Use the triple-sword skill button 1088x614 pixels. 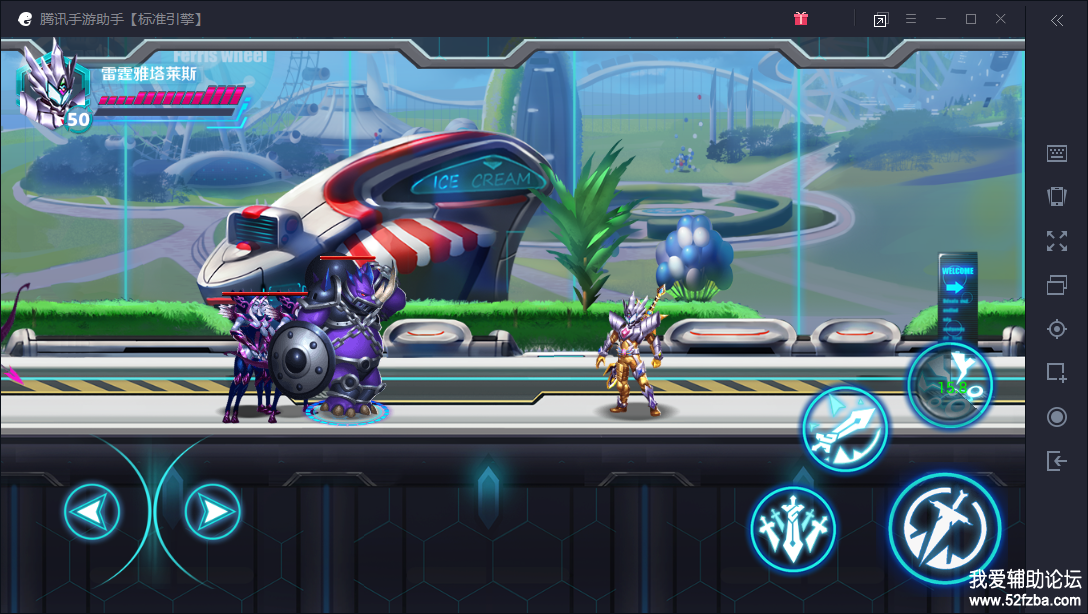(x=793, y=529)
